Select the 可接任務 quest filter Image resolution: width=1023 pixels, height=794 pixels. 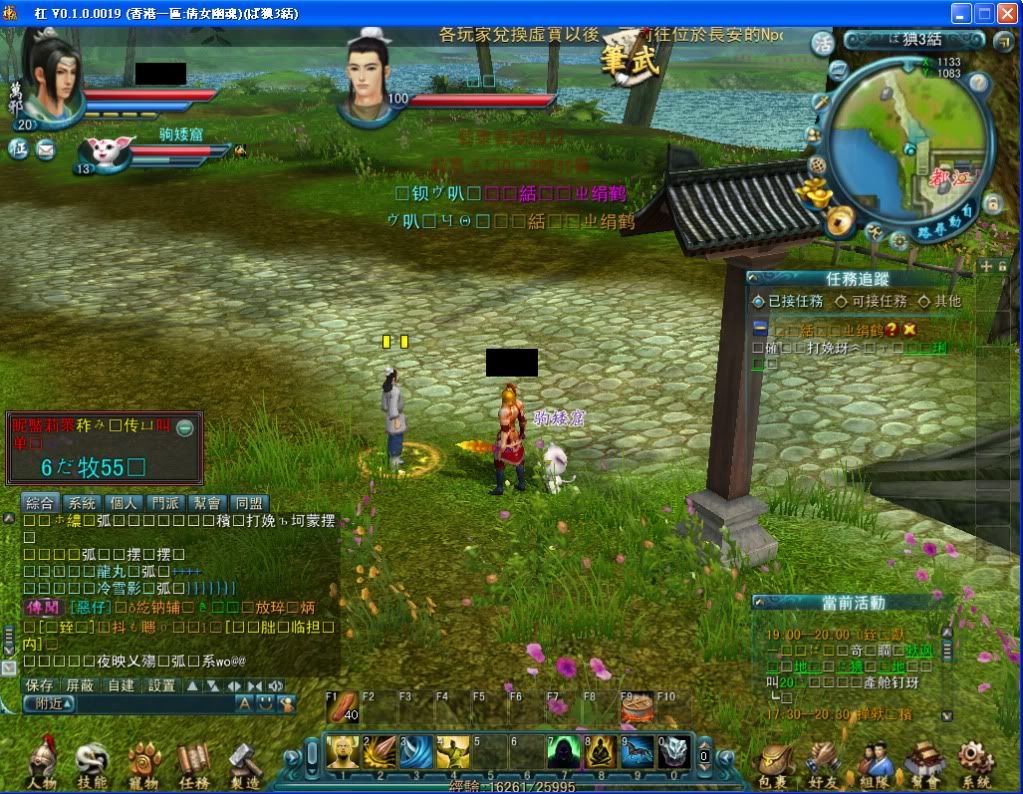872,301
